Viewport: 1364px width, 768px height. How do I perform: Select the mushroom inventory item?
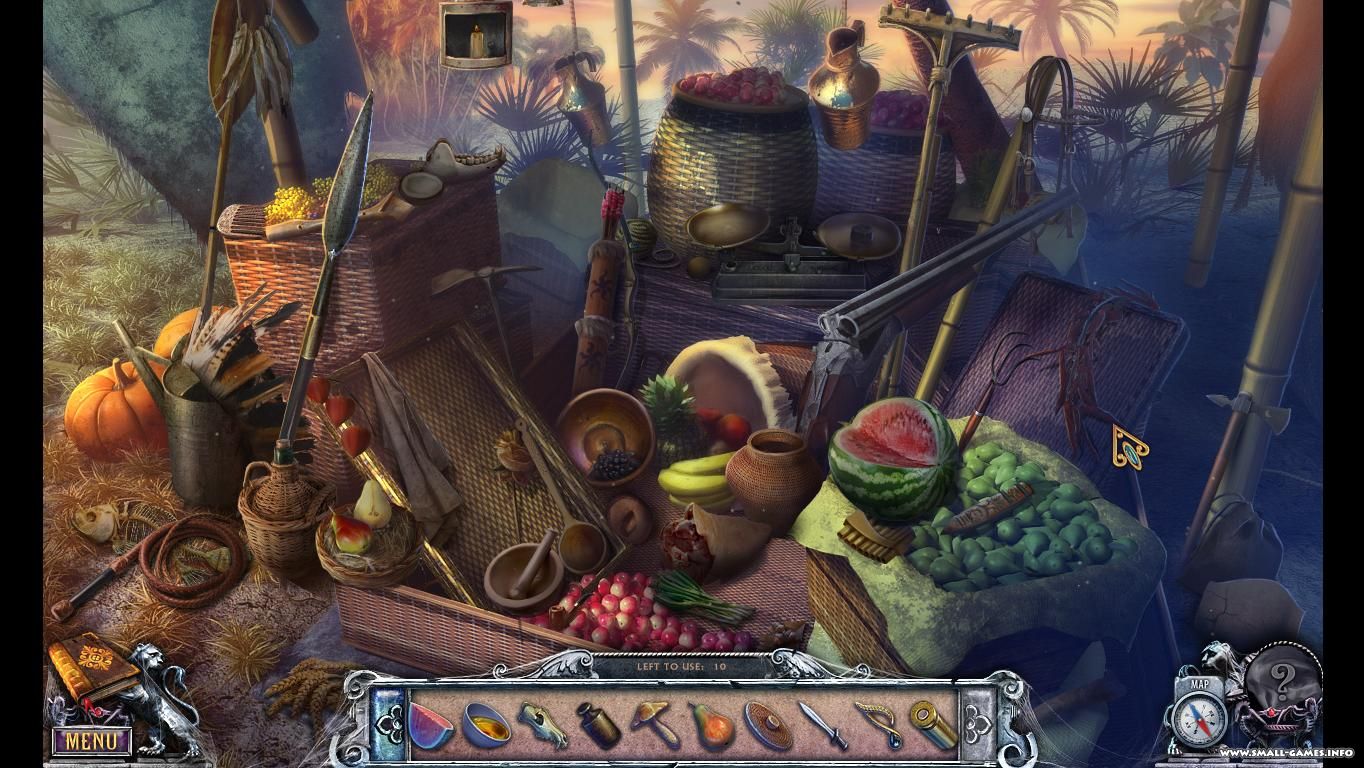click(655, 724)
